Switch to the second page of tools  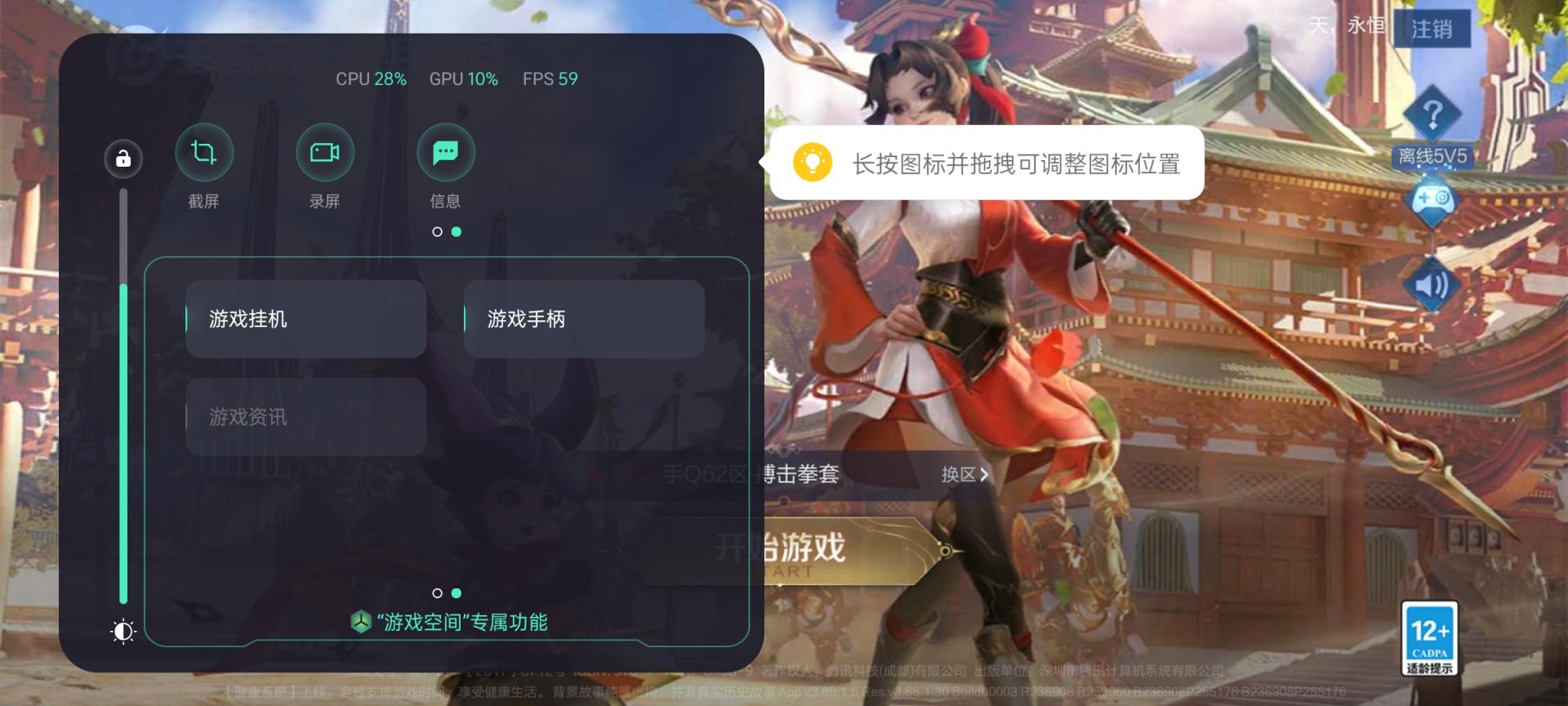click(x=457, y=232)
